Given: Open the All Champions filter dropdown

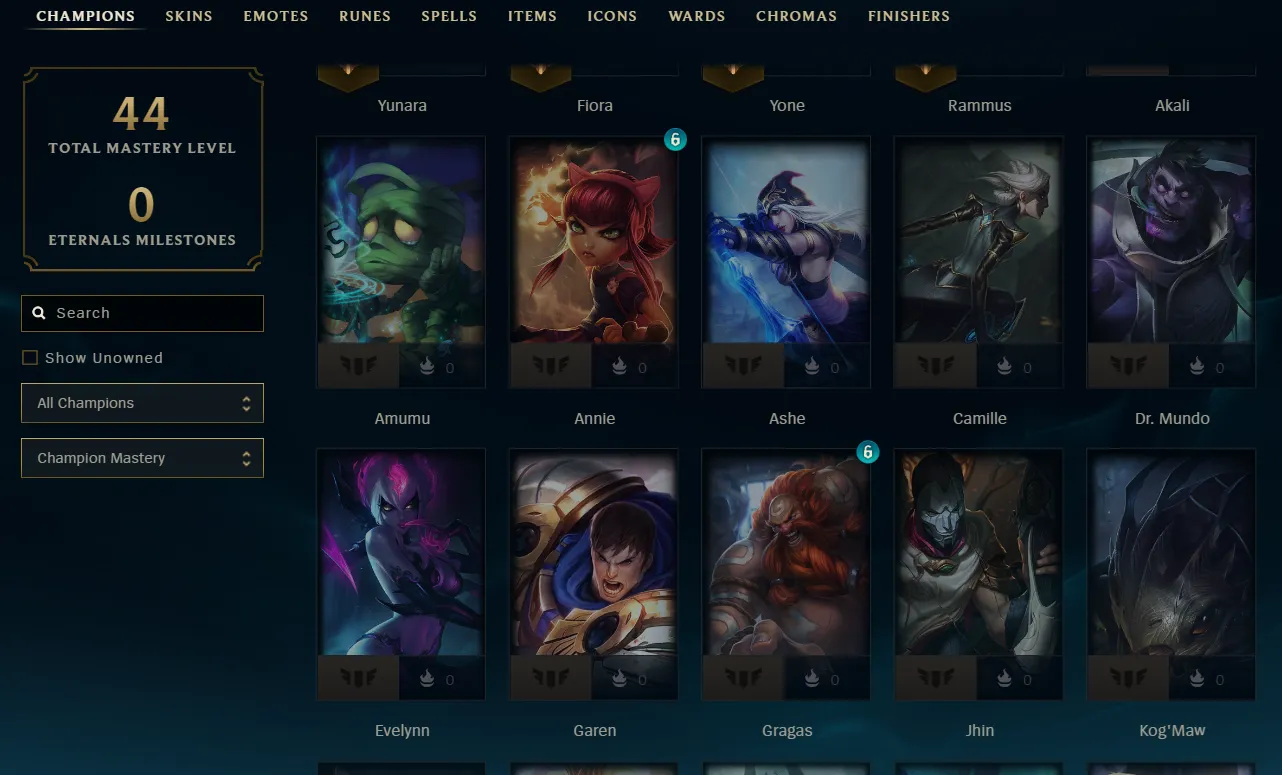Looking at the screenshot, I should click(x=142, y=403).
